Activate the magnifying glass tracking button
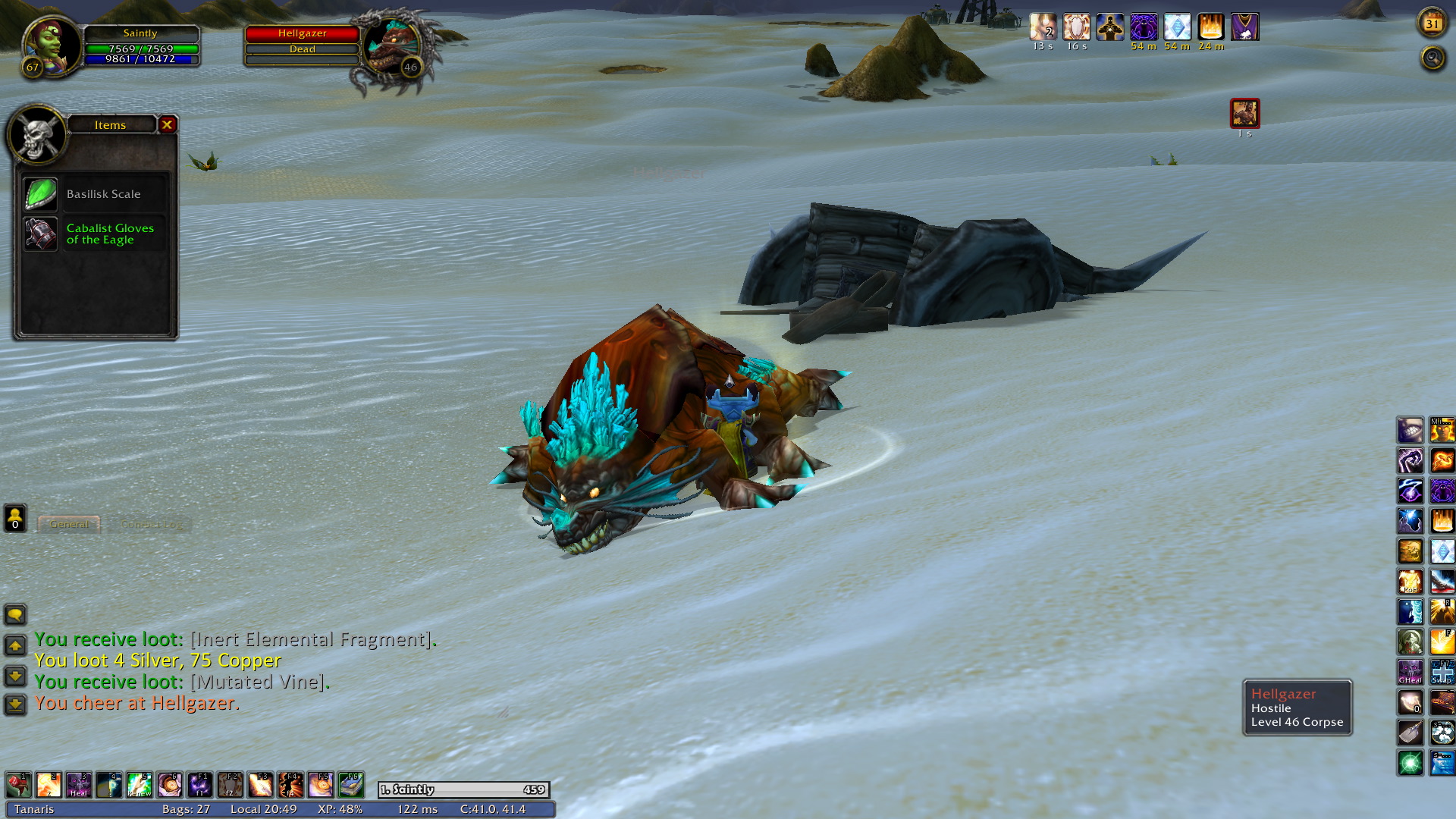1456x819 pixels. (1432, 58)
